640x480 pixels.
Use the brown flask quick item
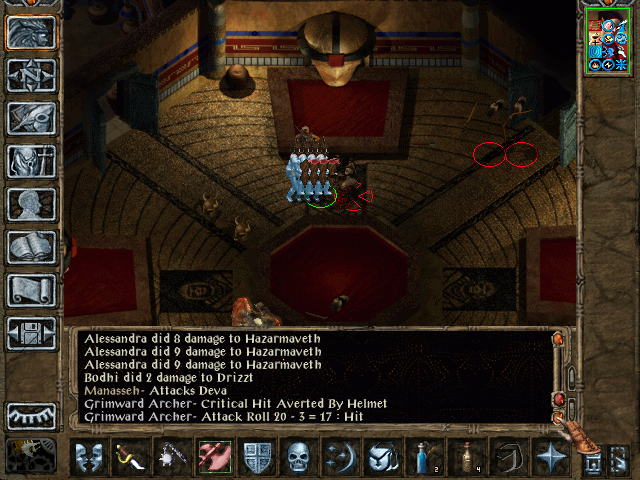[467, 457]
